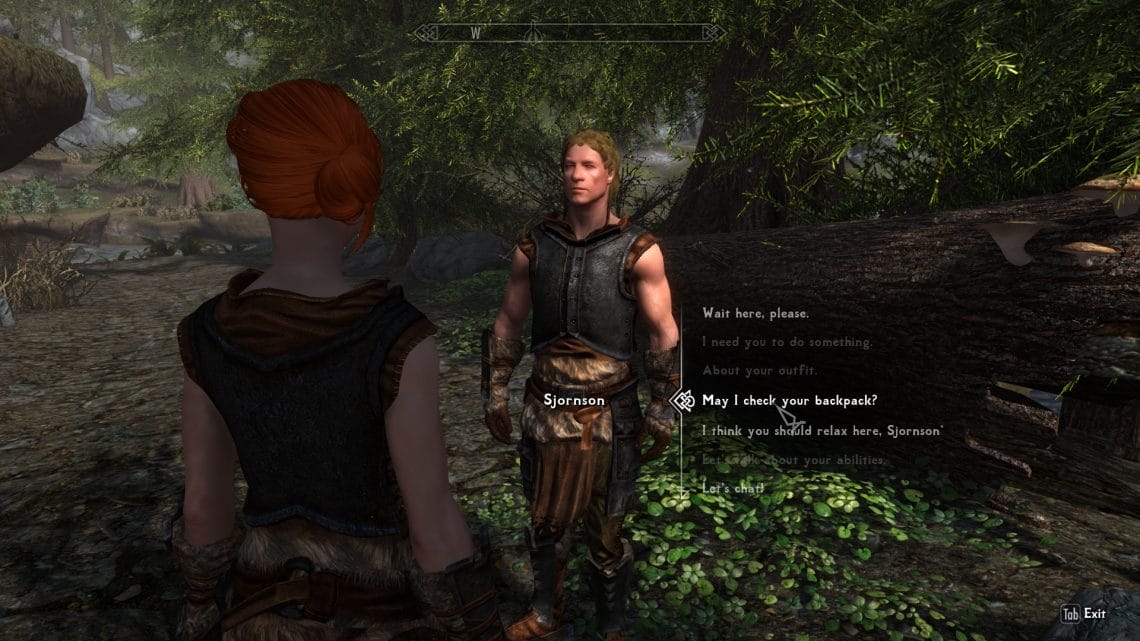Select the "Let's chat!" dialogue line

pos(733,488)
